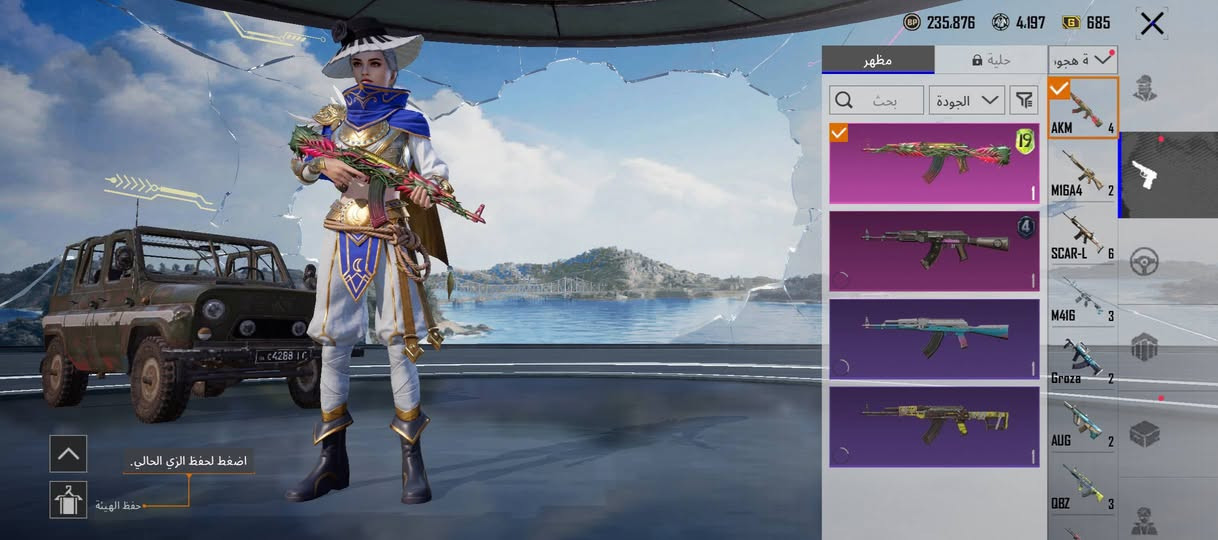This screenshot has width=1218, height=540.
Task: Select the M416 weapon entry
Action: point(1082,297)
